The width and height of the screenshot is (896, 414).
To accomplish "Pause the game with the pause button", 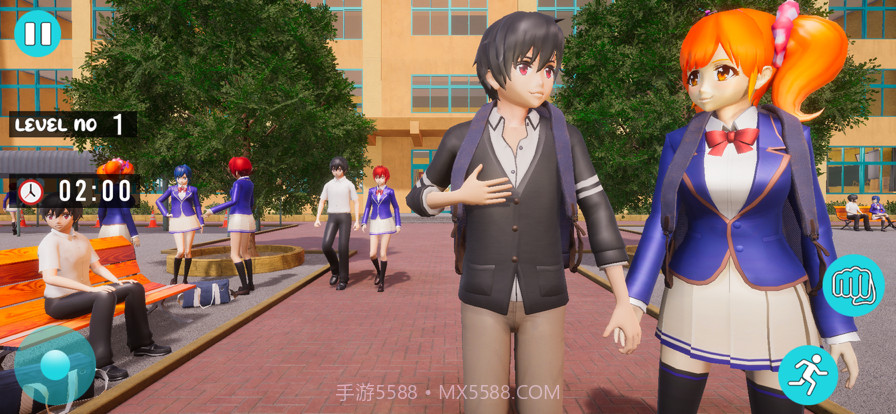I will coord(38,33).
